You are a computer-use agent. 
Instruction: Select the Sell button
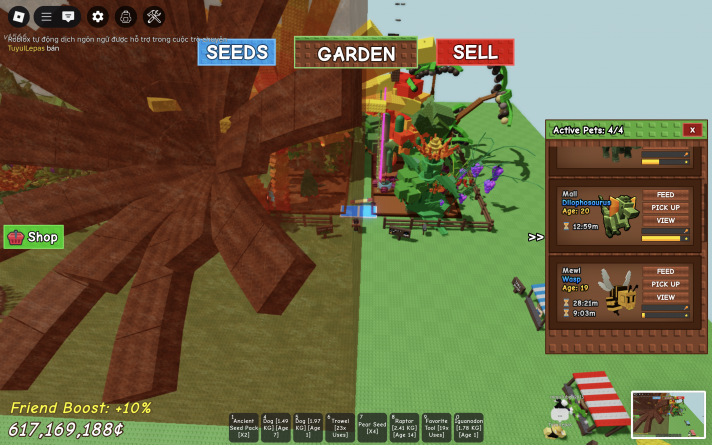pyautogui.click(x=474, y=52)
